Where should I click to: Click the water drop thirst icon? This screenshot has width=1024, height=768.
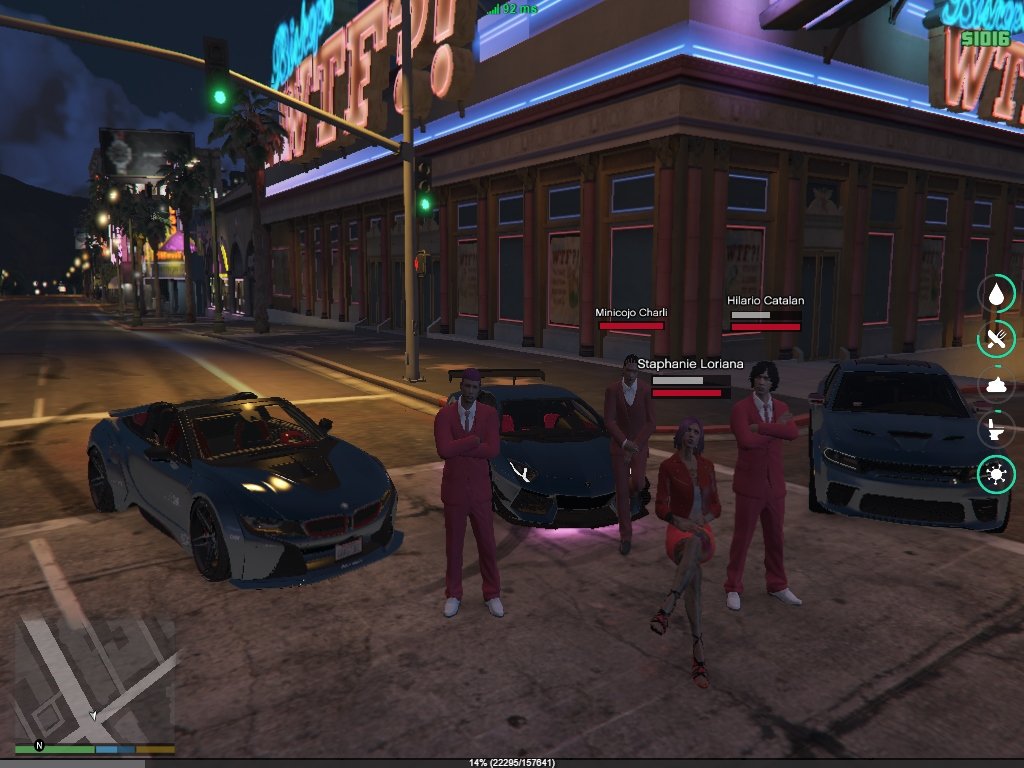pos(996,294)
